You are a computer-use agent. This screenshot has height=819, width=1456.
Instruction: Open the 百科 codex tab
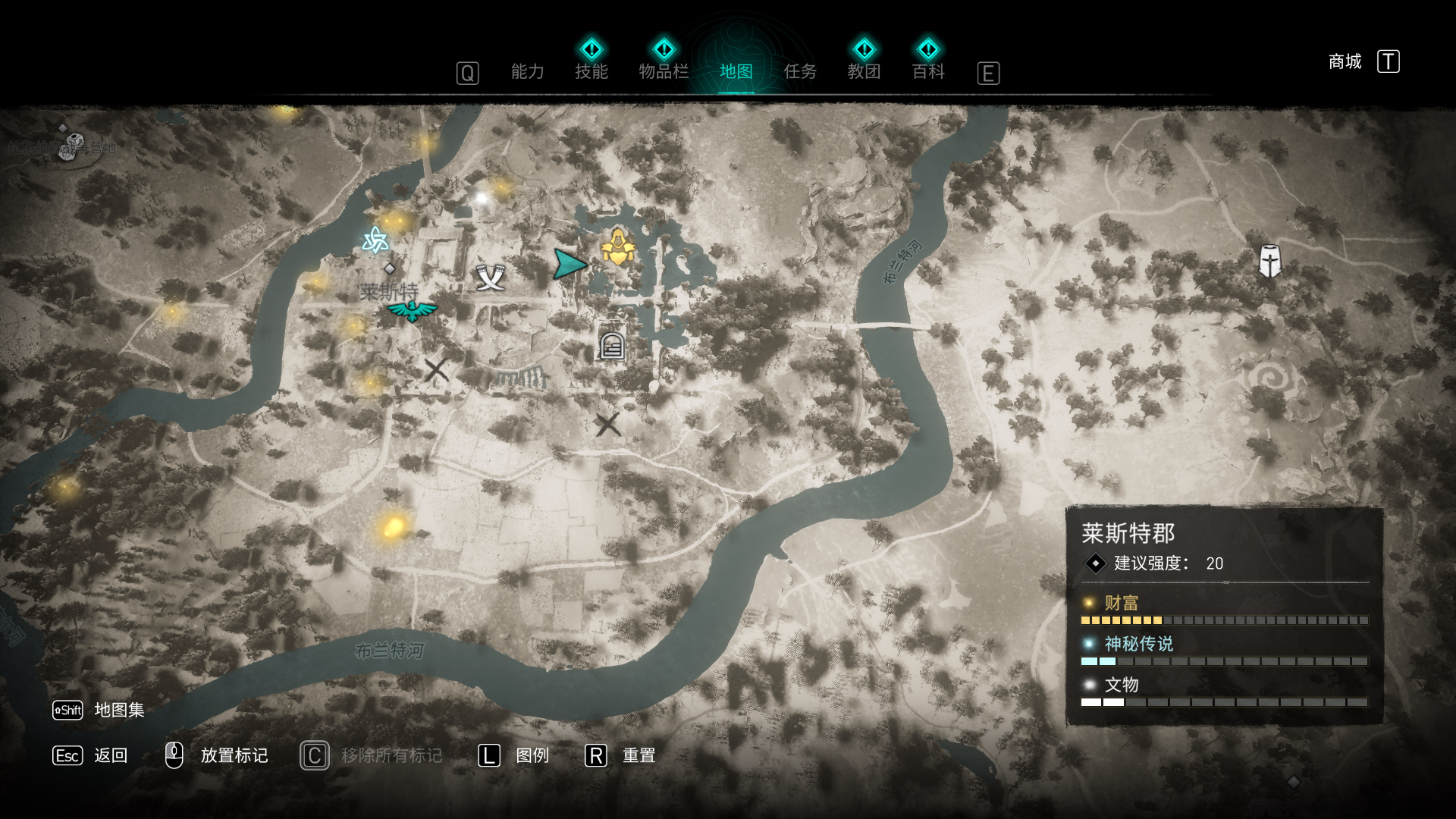[x=928, y=72]
